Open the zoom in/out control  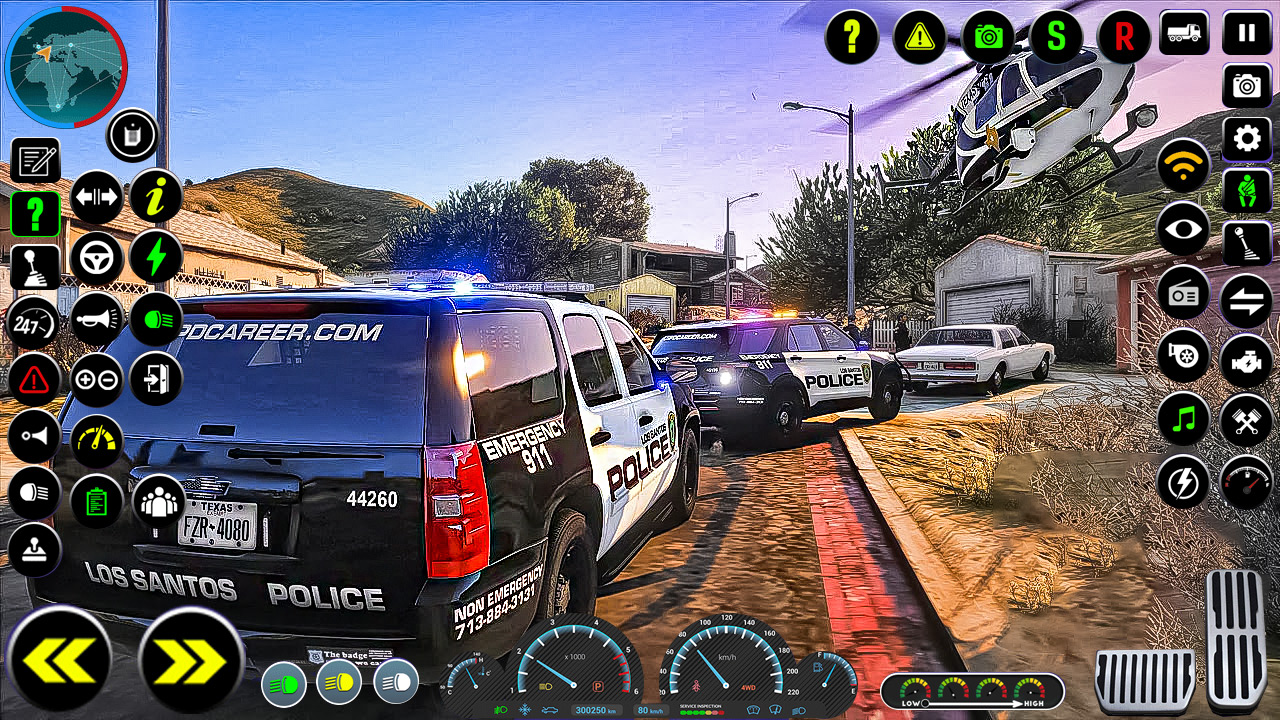click(x=97, y=380)
